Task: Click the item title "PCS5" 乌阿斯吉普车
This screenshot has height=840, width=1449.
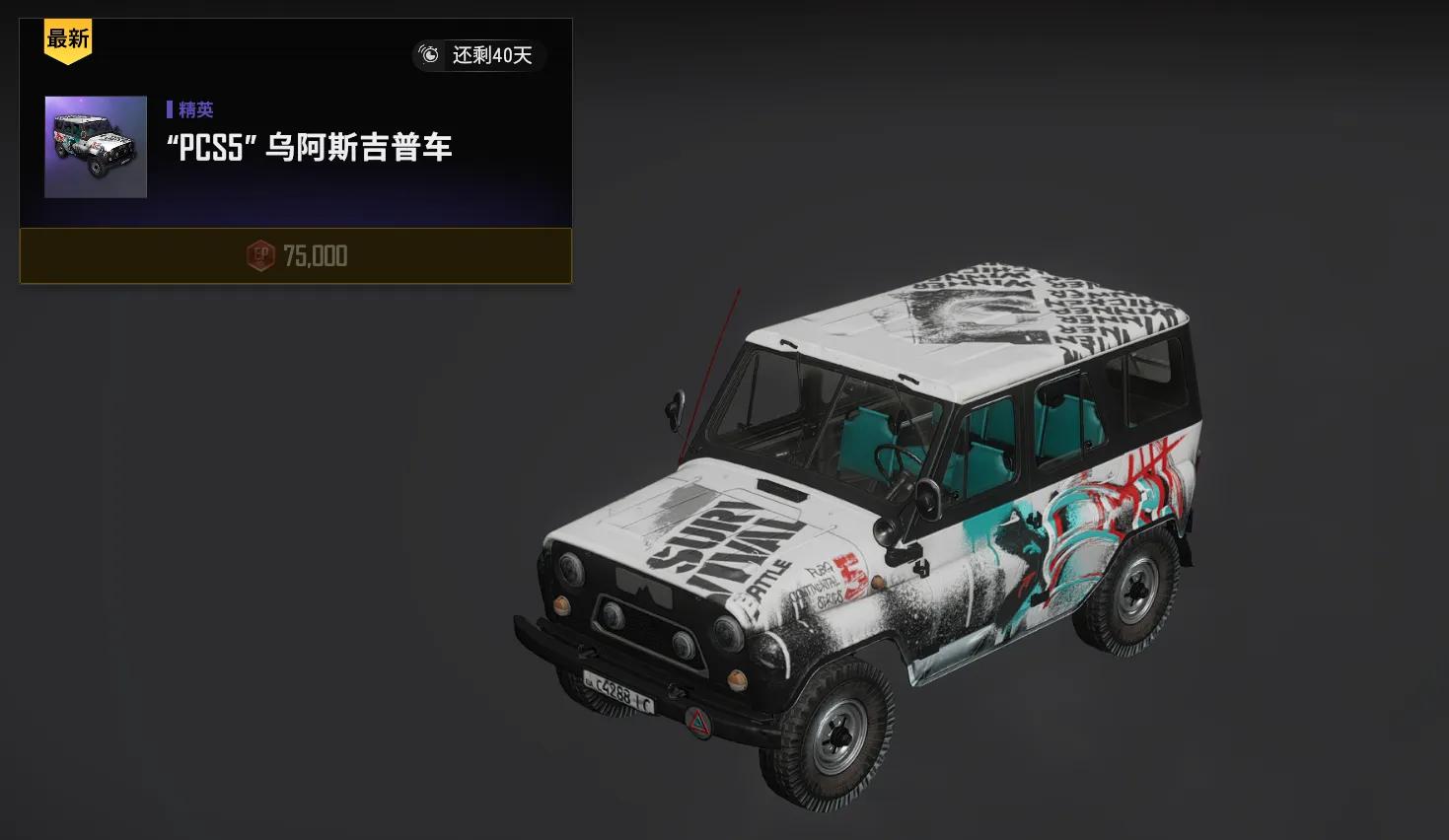Action: click(x=309, y=148)
